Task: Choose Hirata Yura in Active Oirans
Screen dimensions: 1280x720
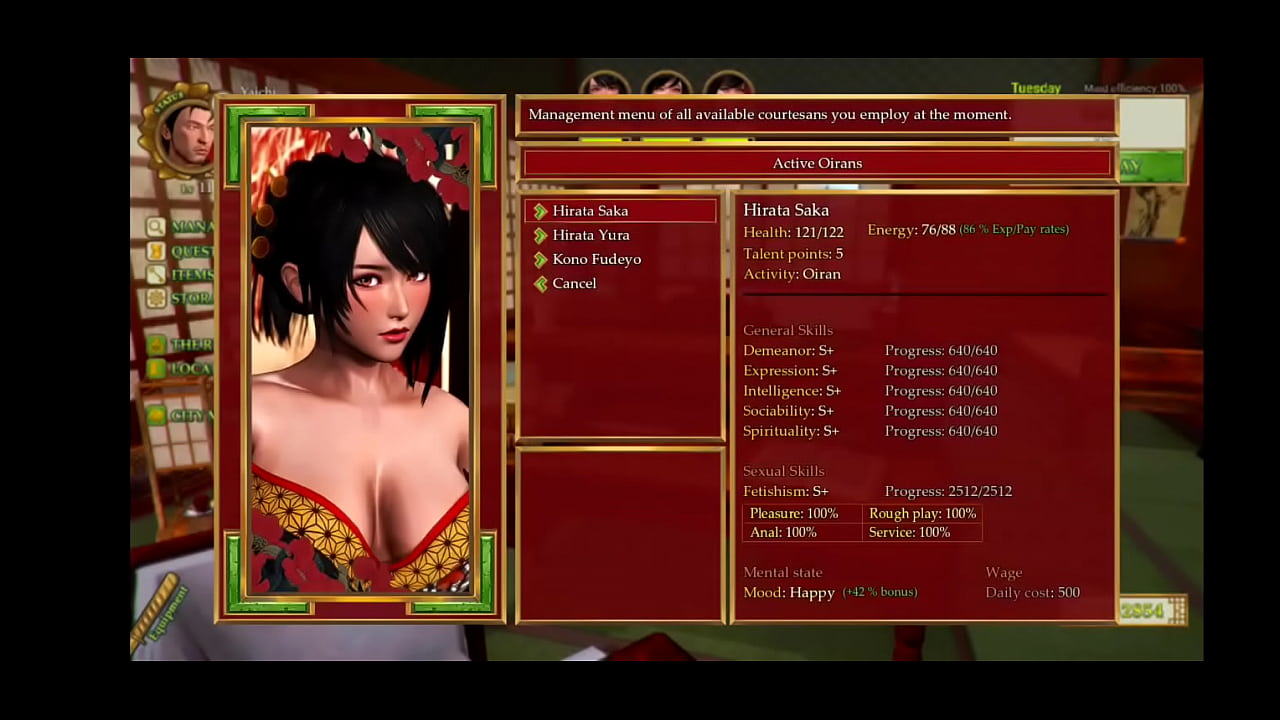Action: [590, 235]
